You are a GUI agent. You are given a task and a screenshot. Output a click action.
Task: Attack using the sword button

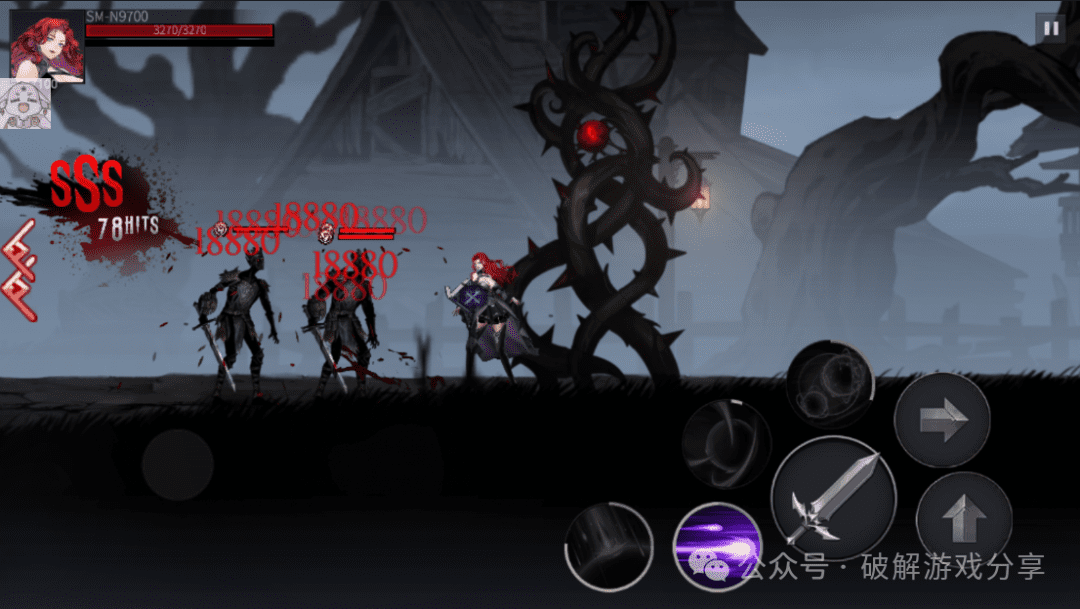click(x=833, y=497)
